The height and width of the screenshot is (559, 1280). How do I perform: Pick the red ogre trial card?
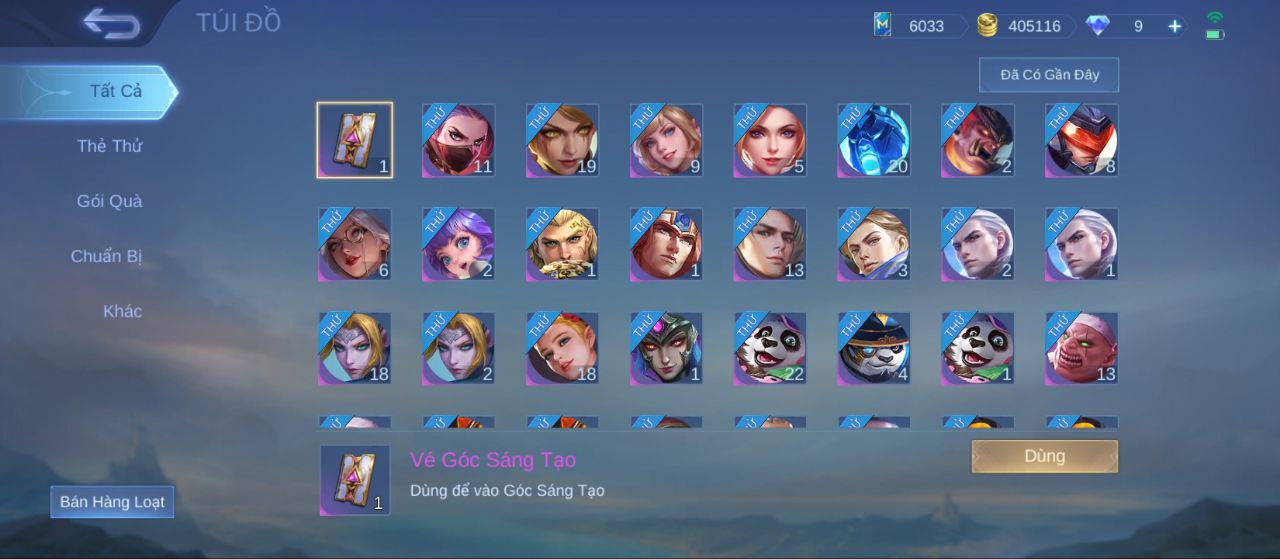978,140
